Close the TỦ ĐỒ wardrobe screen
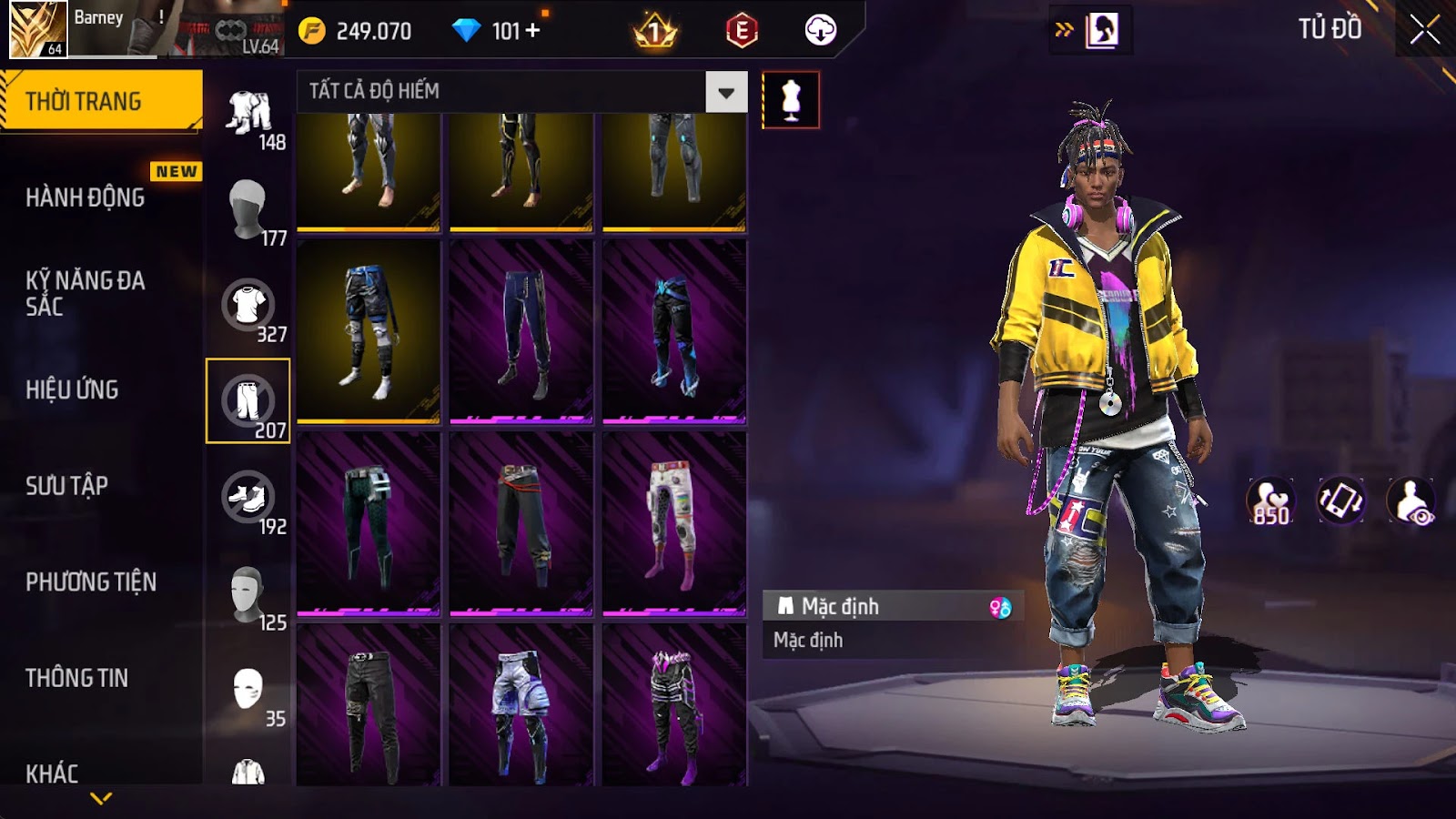The width and height of the screenshot is (1456, 819). [1424, 30]
